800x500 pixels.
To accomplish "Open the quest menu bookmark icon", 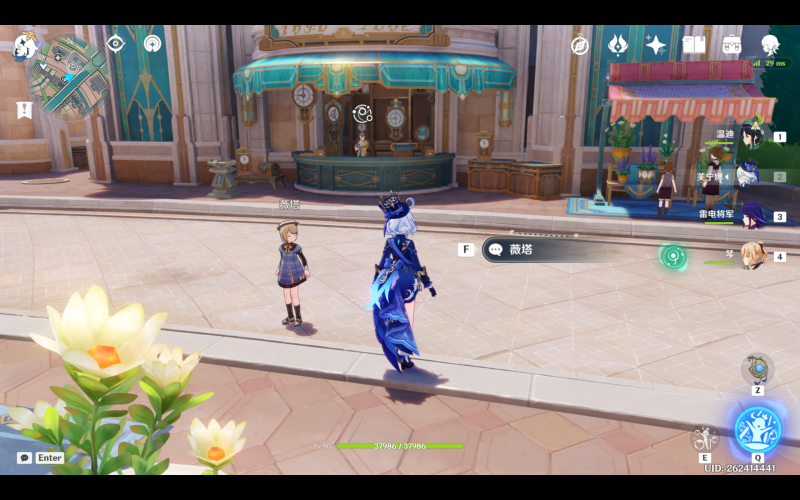I will pyautogui.click(x=25, y=110).
